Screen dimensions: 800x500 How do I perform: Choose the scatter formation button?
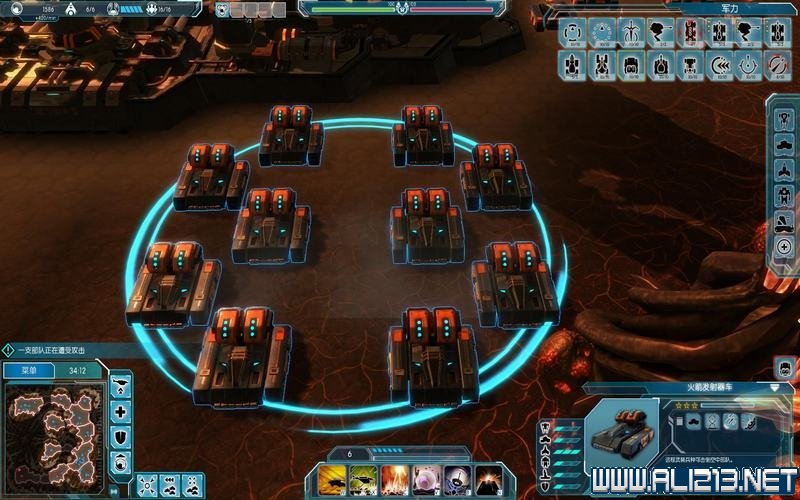click(x=148, y=485)
